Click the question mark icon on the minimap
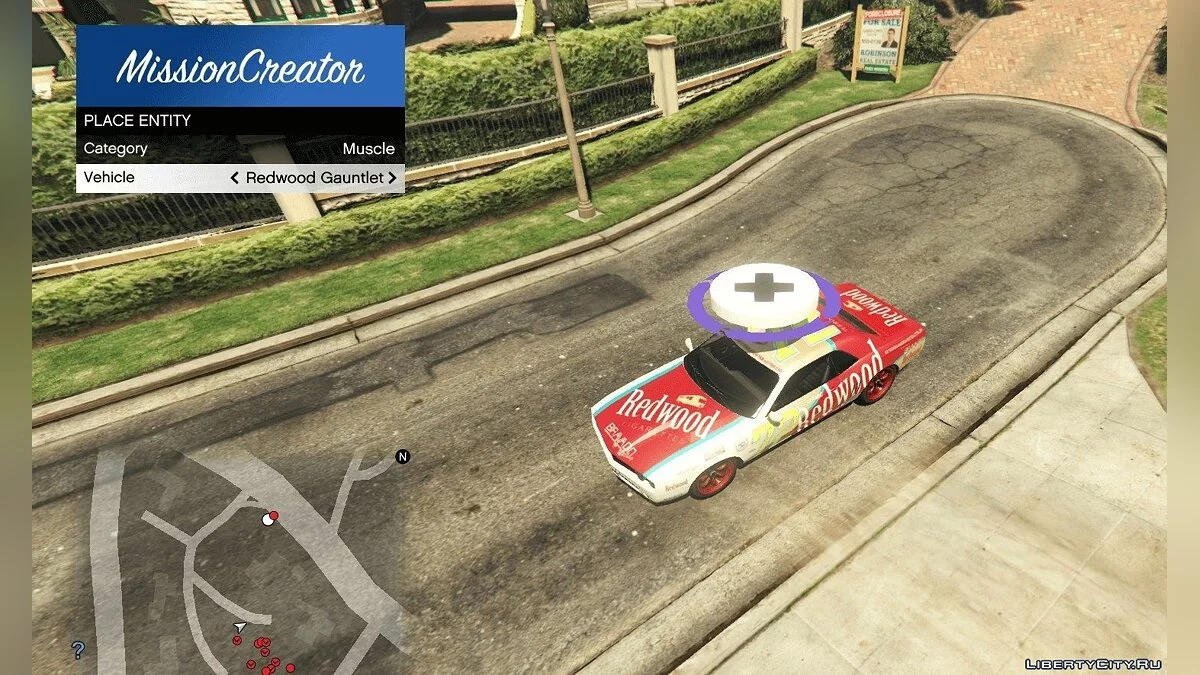 point(78,651)
